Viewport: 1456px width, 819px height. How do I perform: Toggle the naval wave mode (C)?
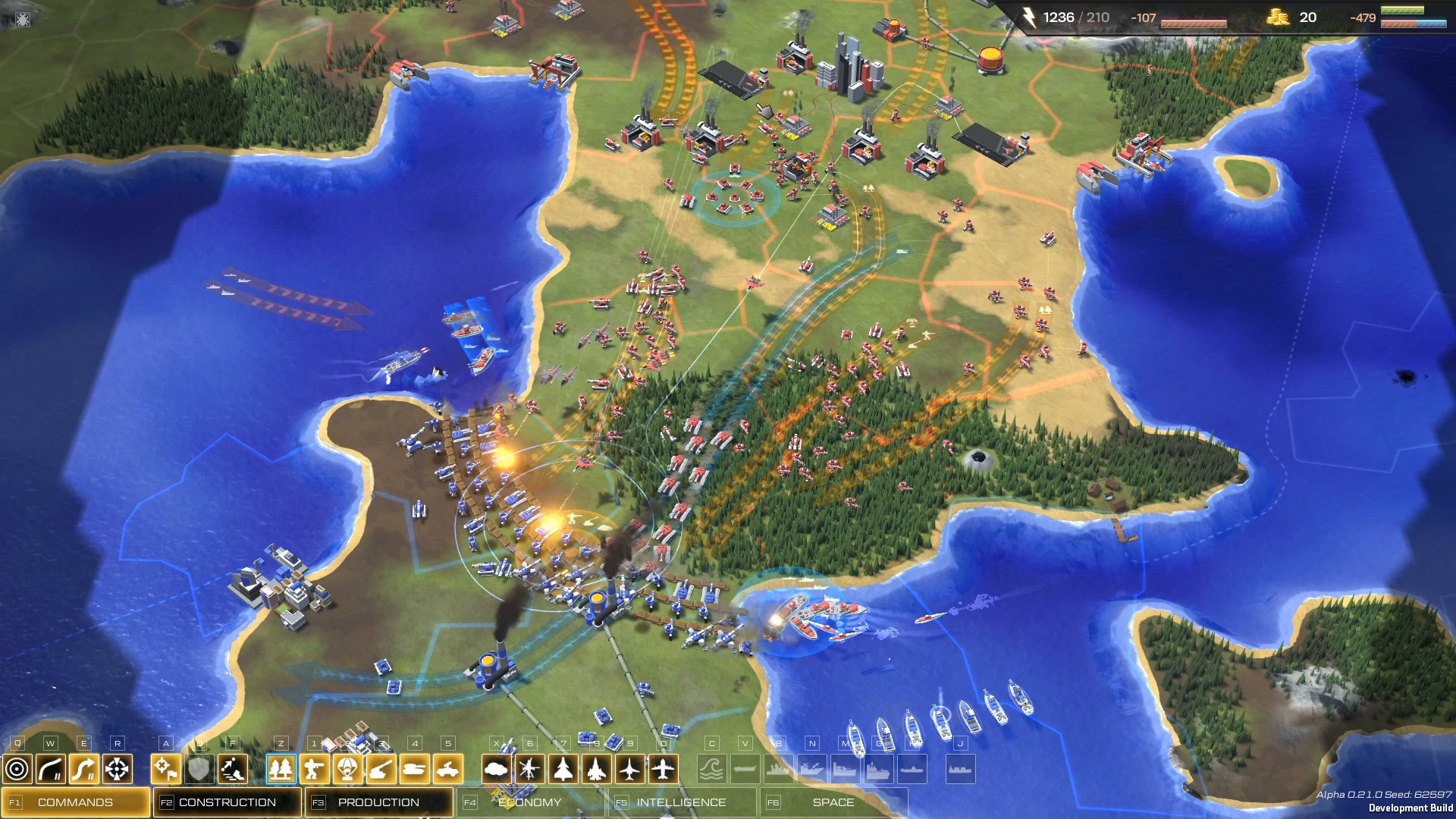tap(712, 769)
